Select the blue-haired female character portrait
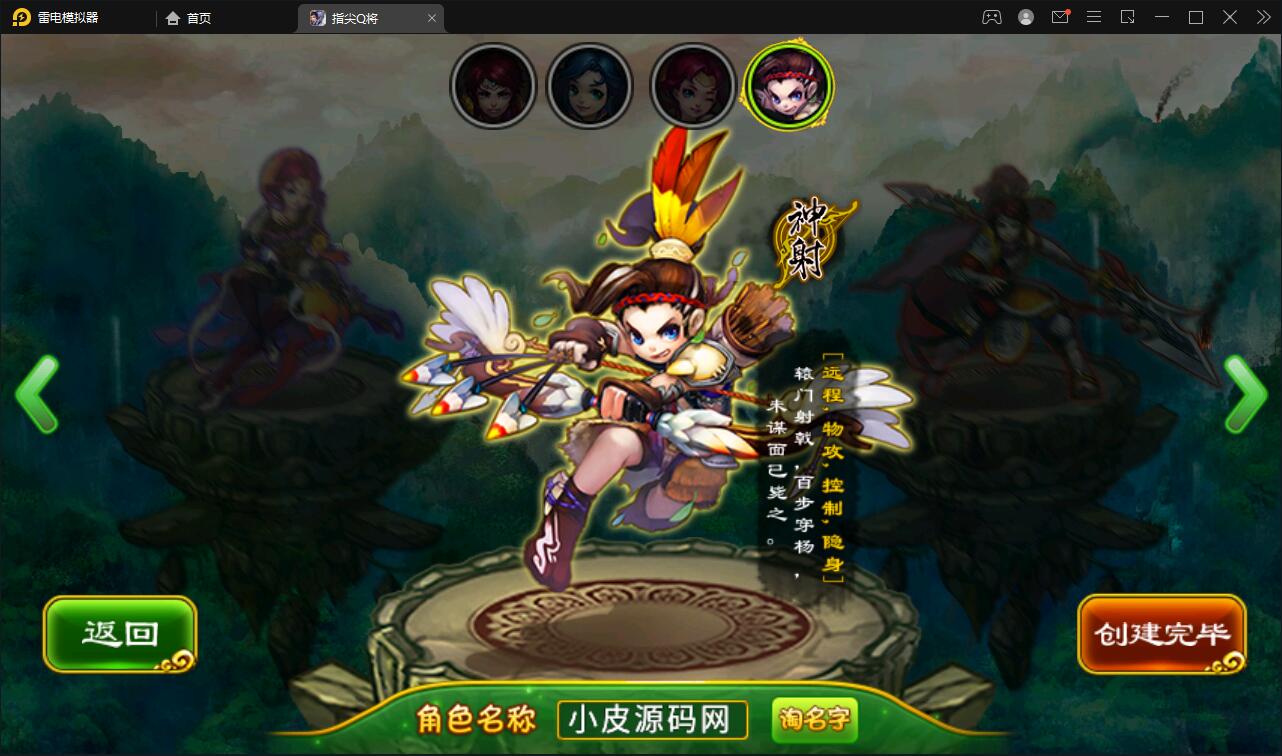This screenshot has width=1282, height=756. coord(590,86)
